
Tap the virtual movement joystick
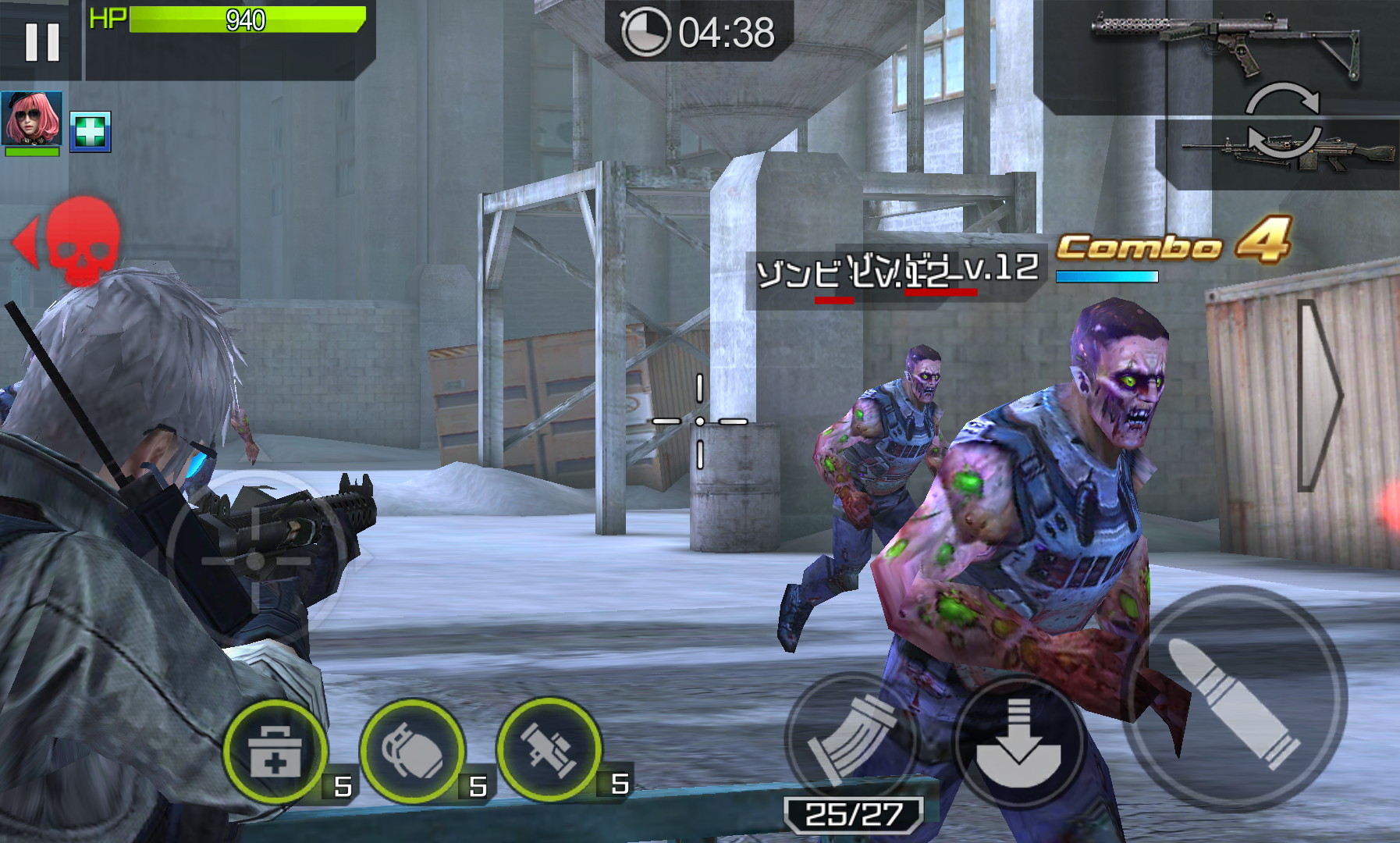255,560
